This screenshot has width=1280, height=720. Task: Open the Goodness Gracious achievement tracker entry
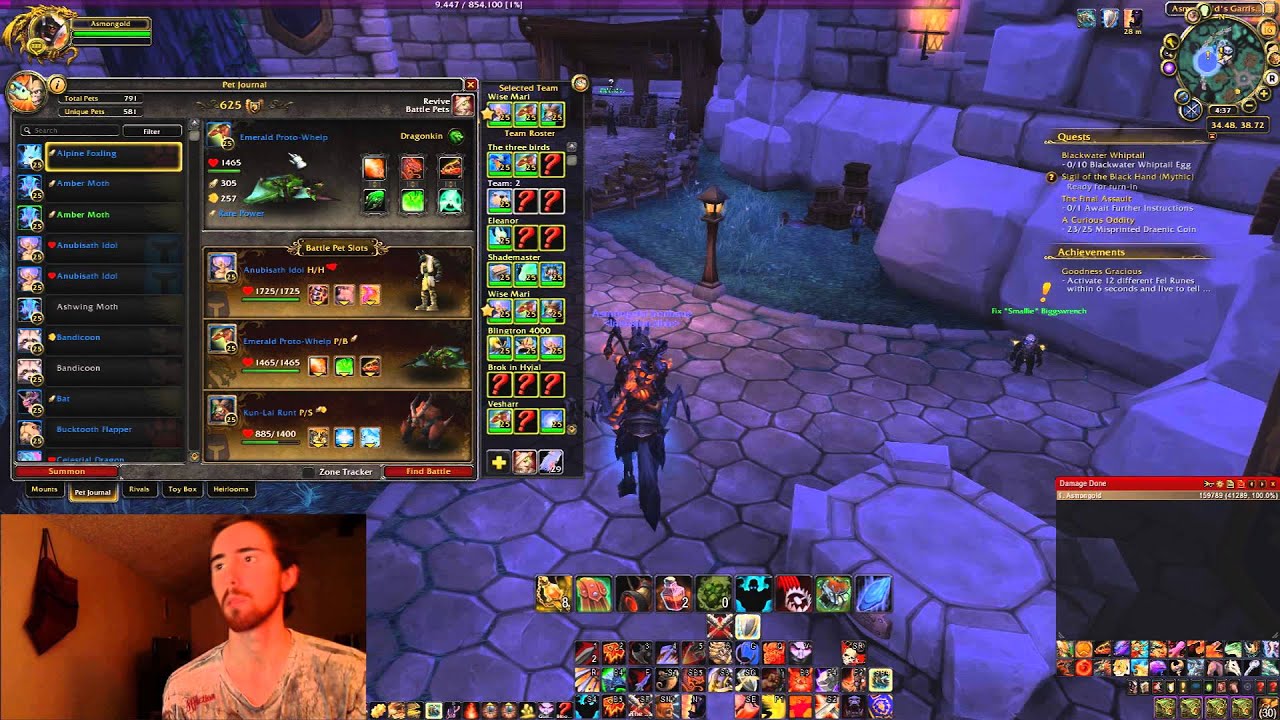1102,271
